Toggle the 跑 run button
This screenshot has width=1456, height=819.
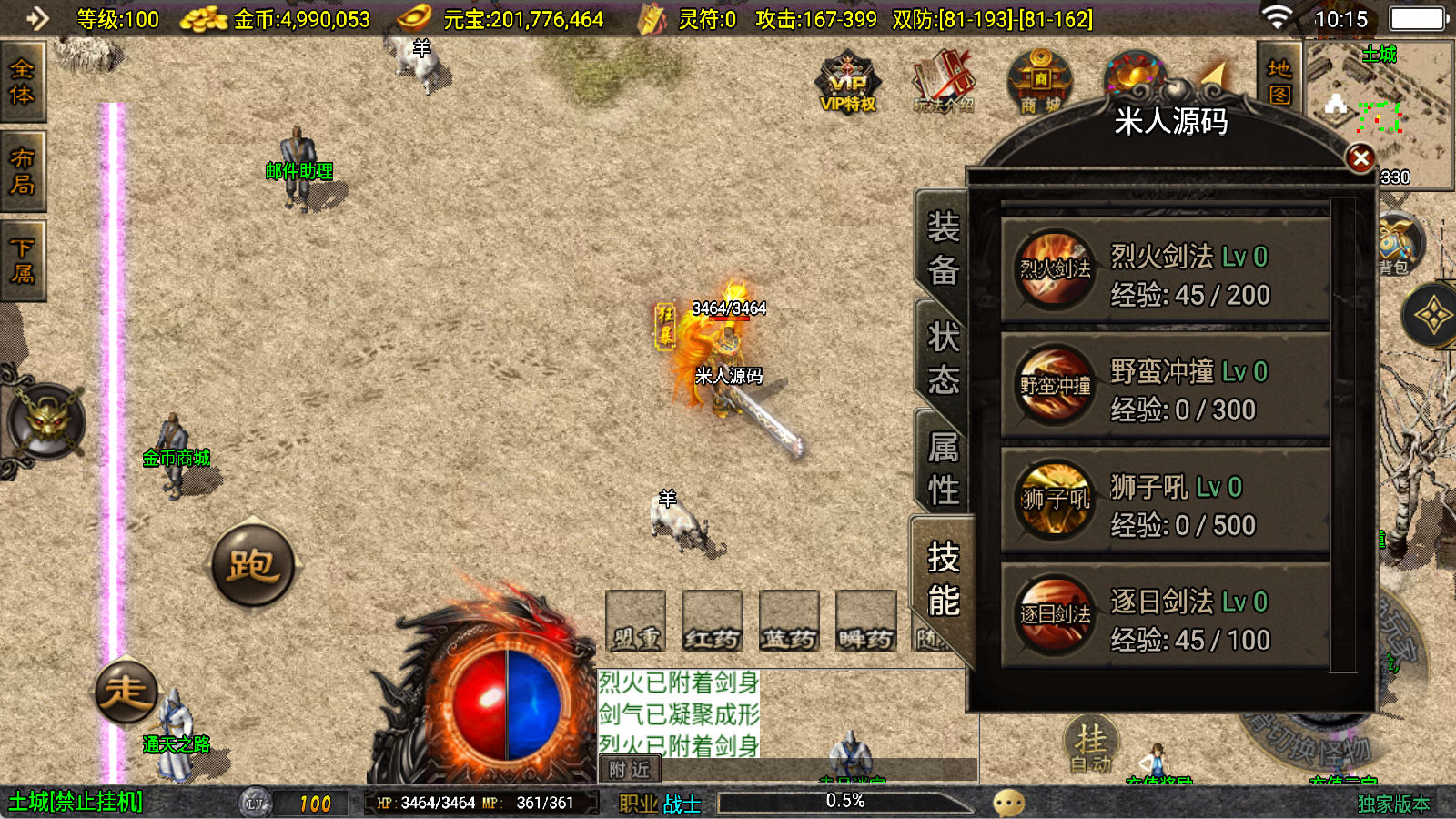point(253,565)
